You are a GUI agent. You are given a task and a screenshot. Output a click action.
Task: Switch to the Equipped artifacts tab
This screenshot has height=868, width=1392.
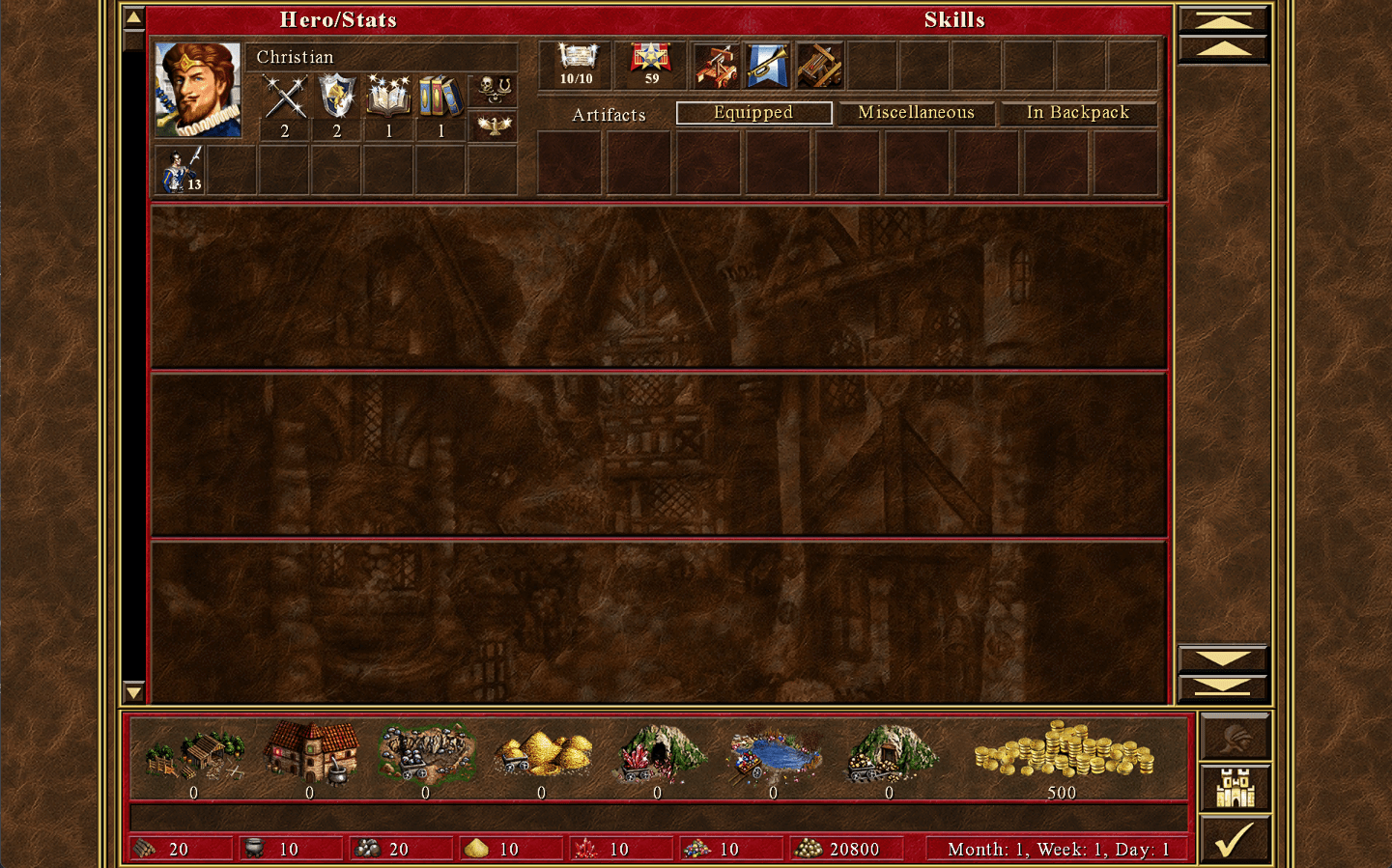[x=753, y=113]
